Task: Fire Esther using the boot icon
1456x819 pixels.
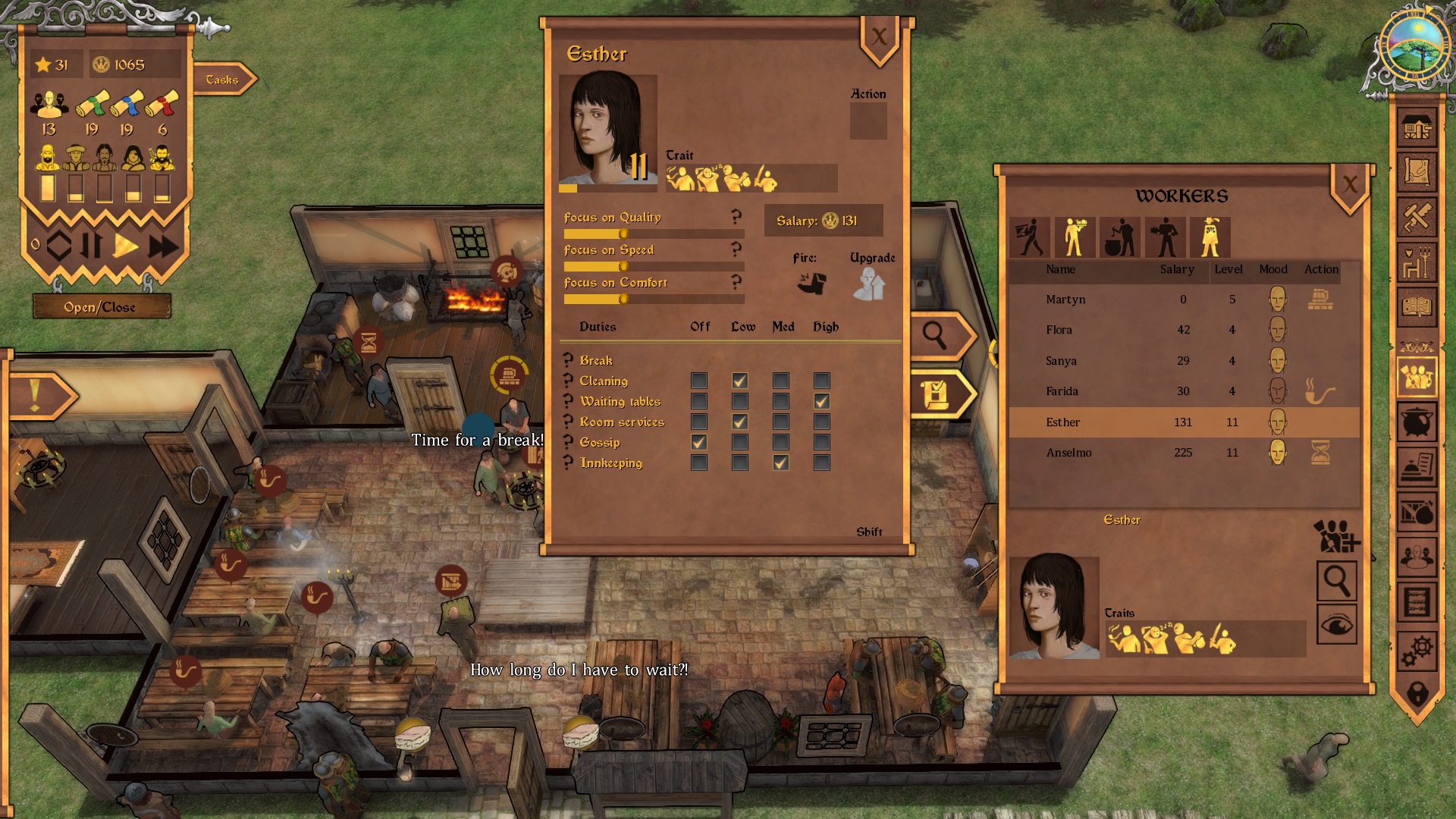Action: click(811, 284)
